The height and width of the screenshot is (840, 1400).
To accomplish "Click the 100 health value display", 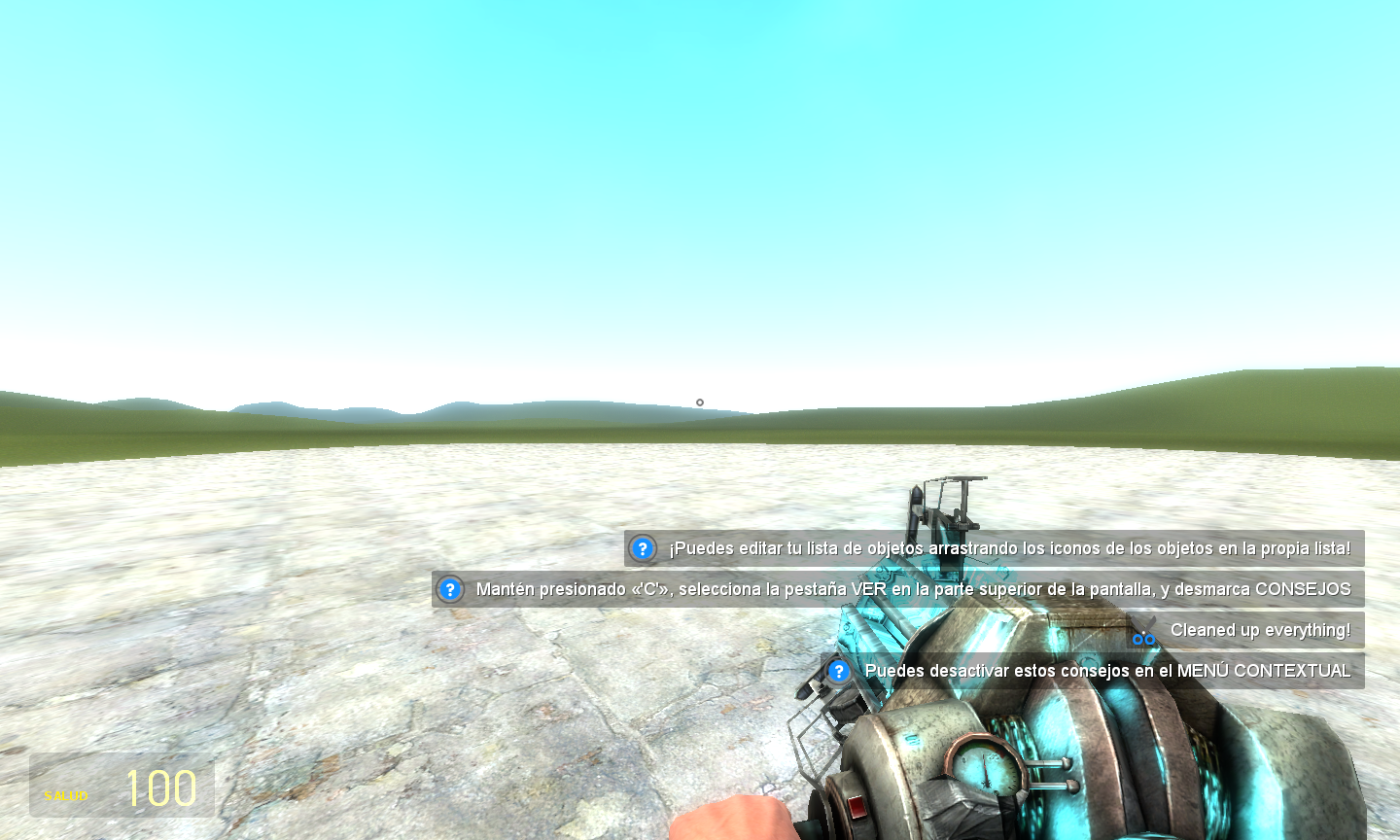I will click(x=160, y=787).
